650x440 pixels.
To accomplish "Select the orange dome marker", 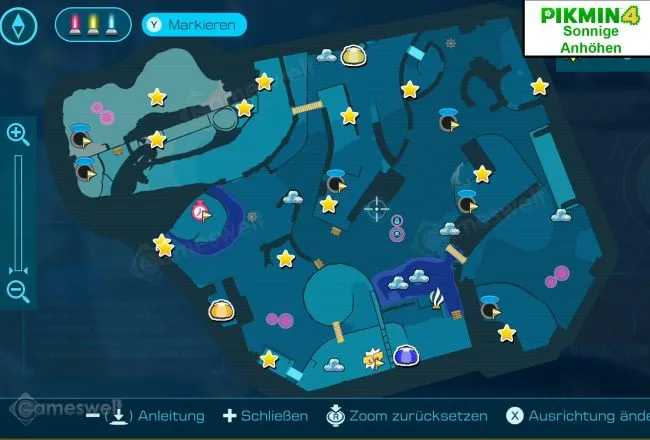I will click(220, 311).
